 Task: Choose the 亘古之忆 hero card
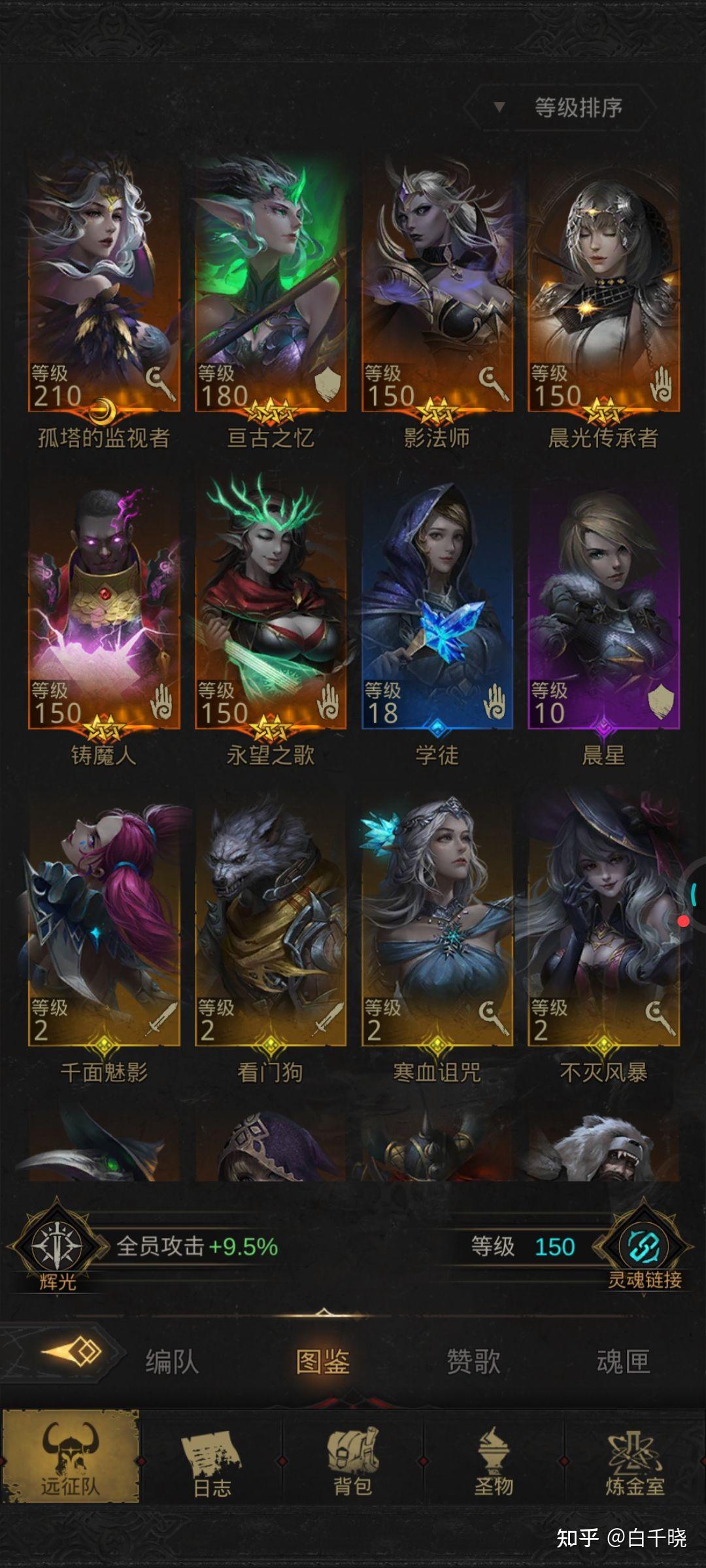[271, 287]
